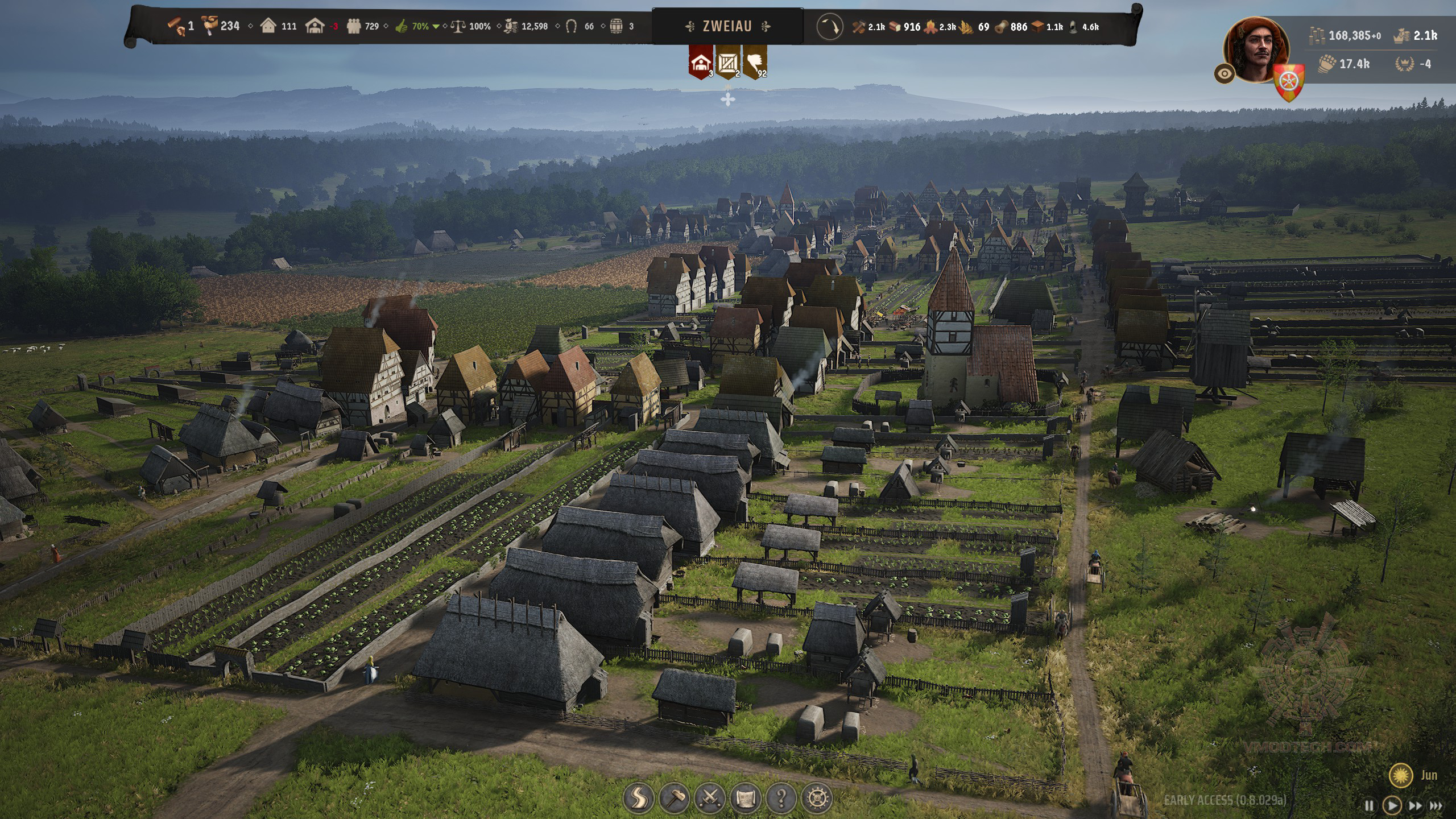The height and width of the screenshot is (819, 1456).
Task: Toggle the eye icon beside portrait
Action: [1224, 74]
